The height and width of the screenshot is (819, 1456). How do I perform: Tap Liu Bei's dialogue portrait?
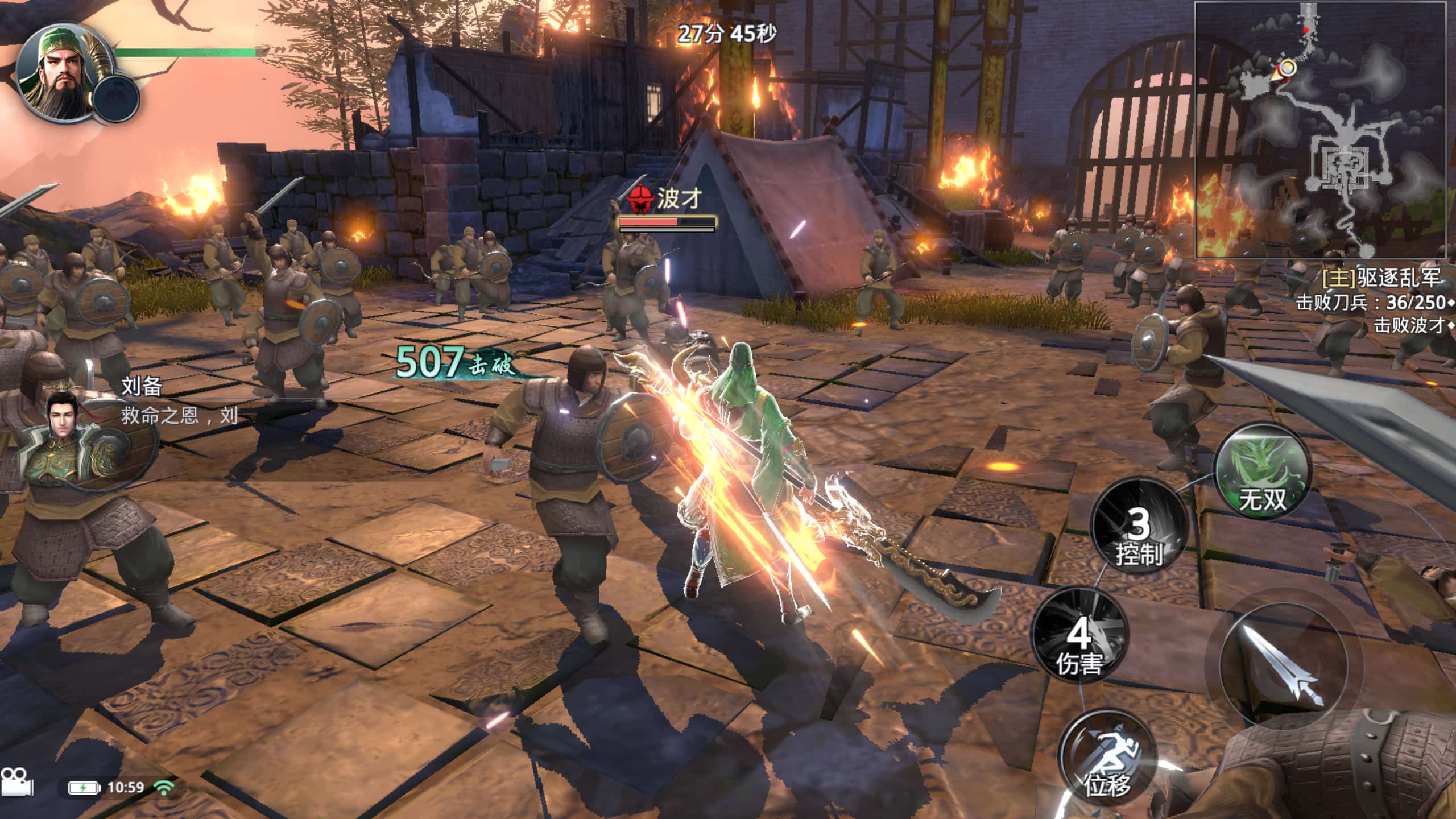63,430
